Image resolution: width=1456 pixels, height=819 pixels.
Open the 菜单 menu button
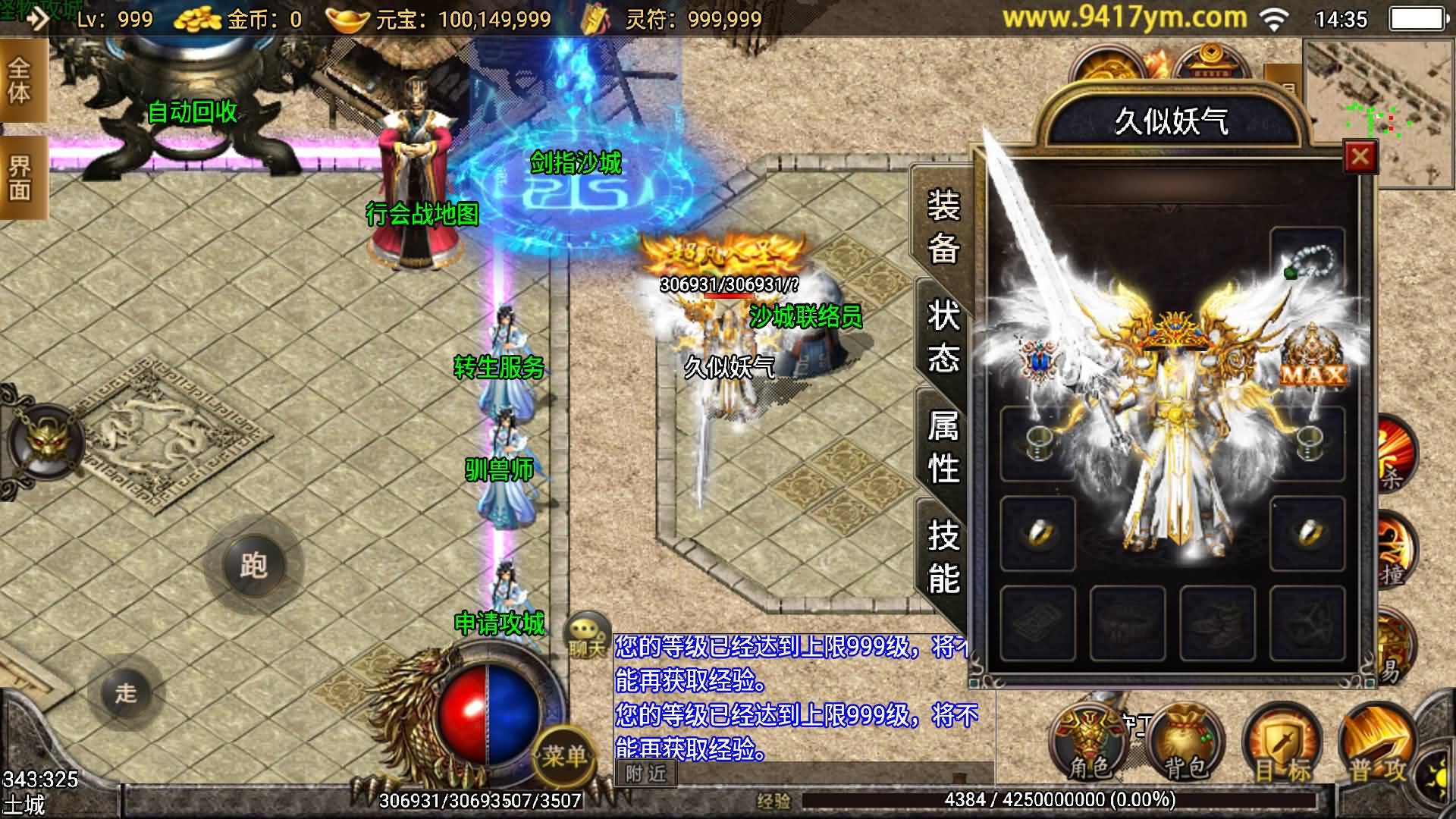(x=563, y=755)
